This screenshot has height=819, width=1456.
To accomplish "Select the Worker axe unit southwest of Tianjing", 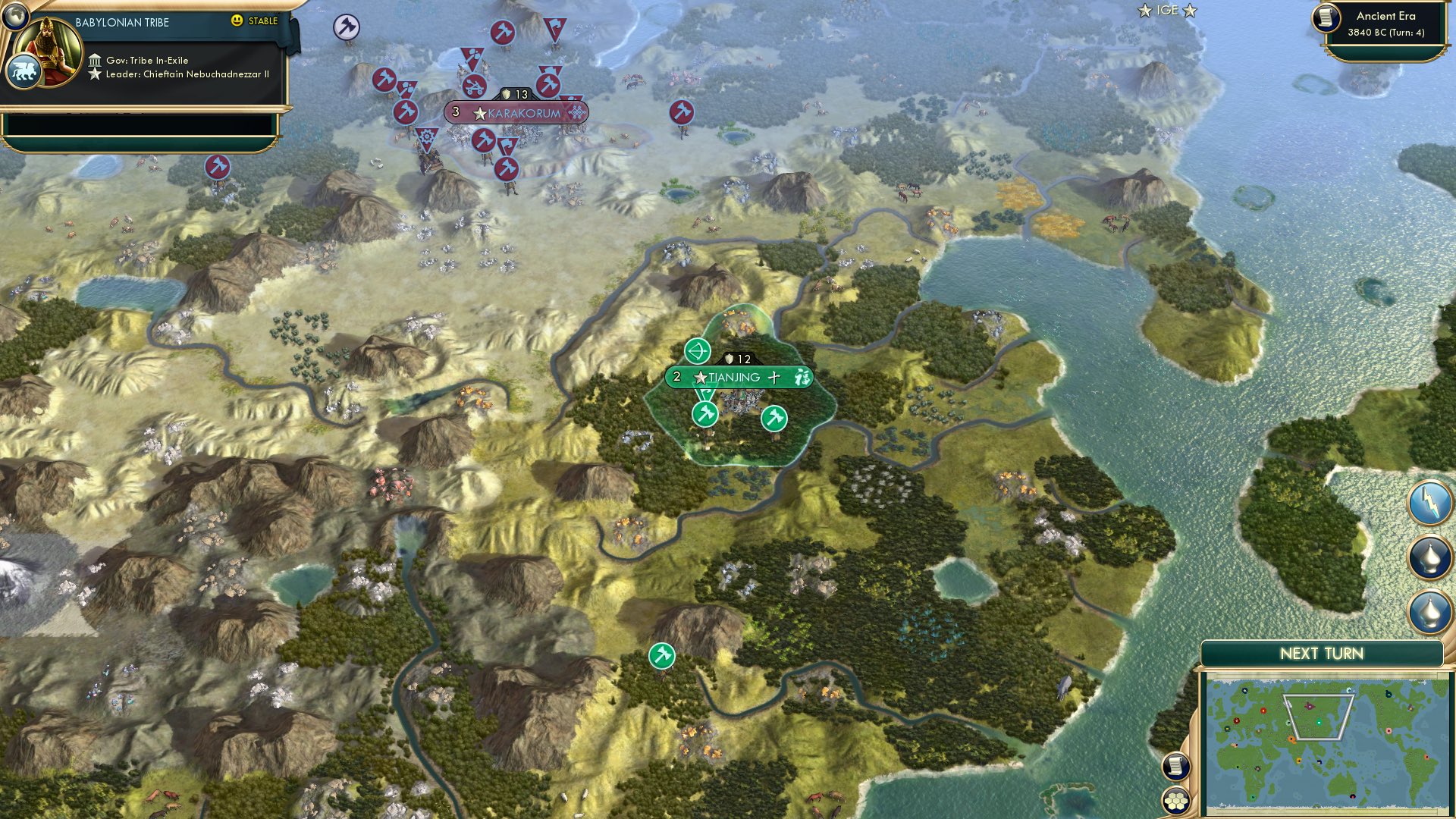I will pos(704,414).
